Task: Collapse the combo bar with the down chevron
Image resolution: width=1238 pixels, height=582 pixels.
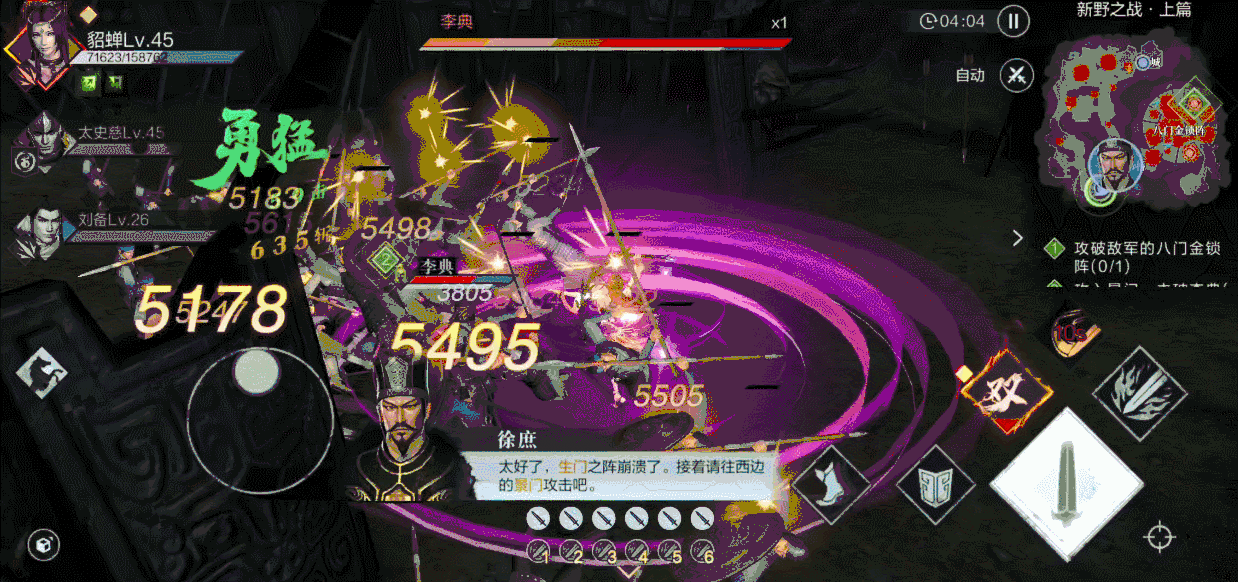Action: pyautogui.click(x=627, y=573)
